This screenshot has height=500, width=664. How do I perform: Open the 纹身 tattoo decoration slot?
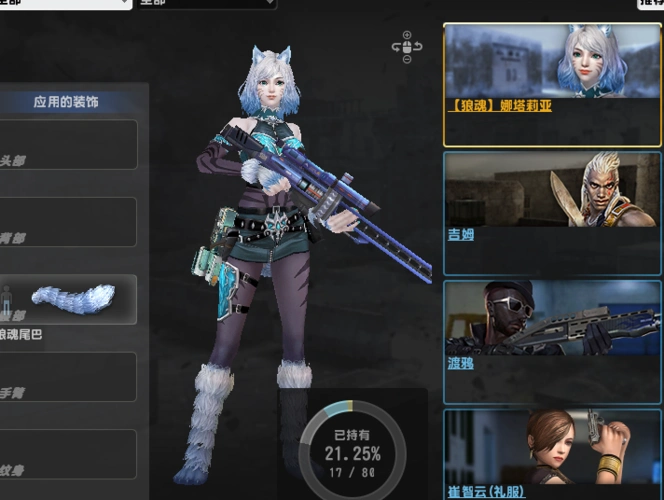coord(68,454)
